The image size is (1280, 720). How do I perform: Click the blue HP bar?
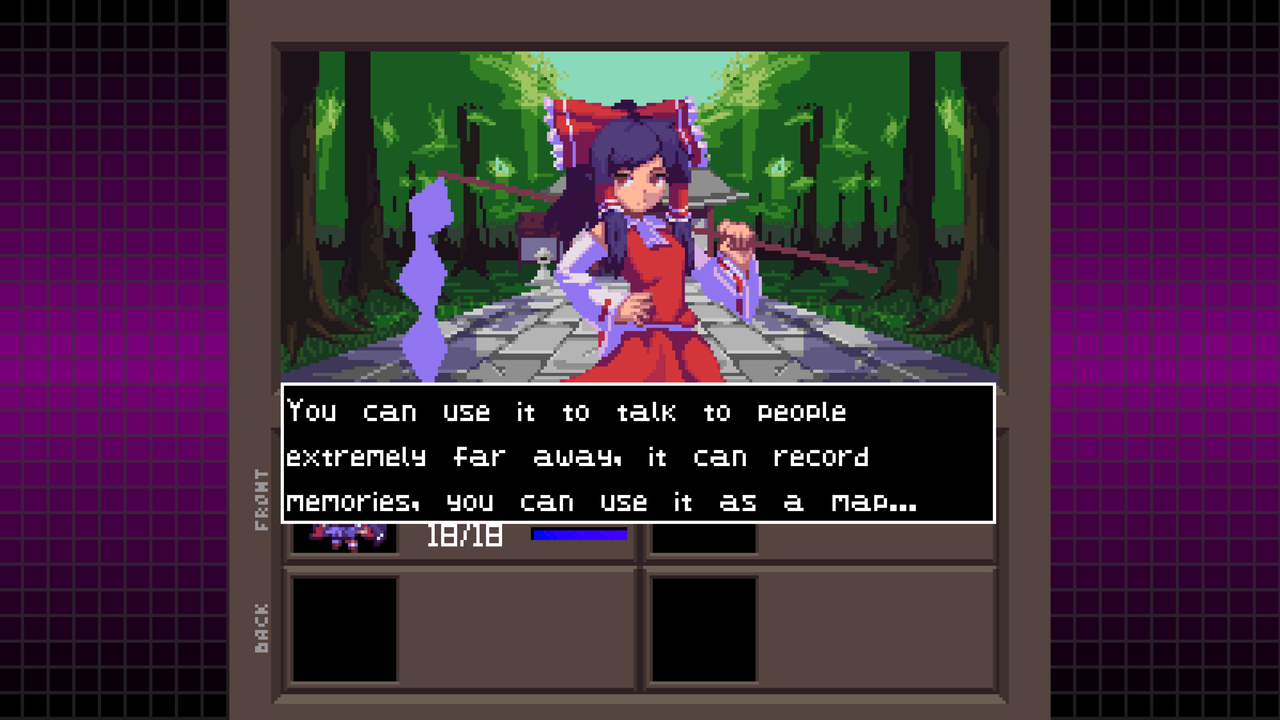pyautogui.click(x=581, y=535)
